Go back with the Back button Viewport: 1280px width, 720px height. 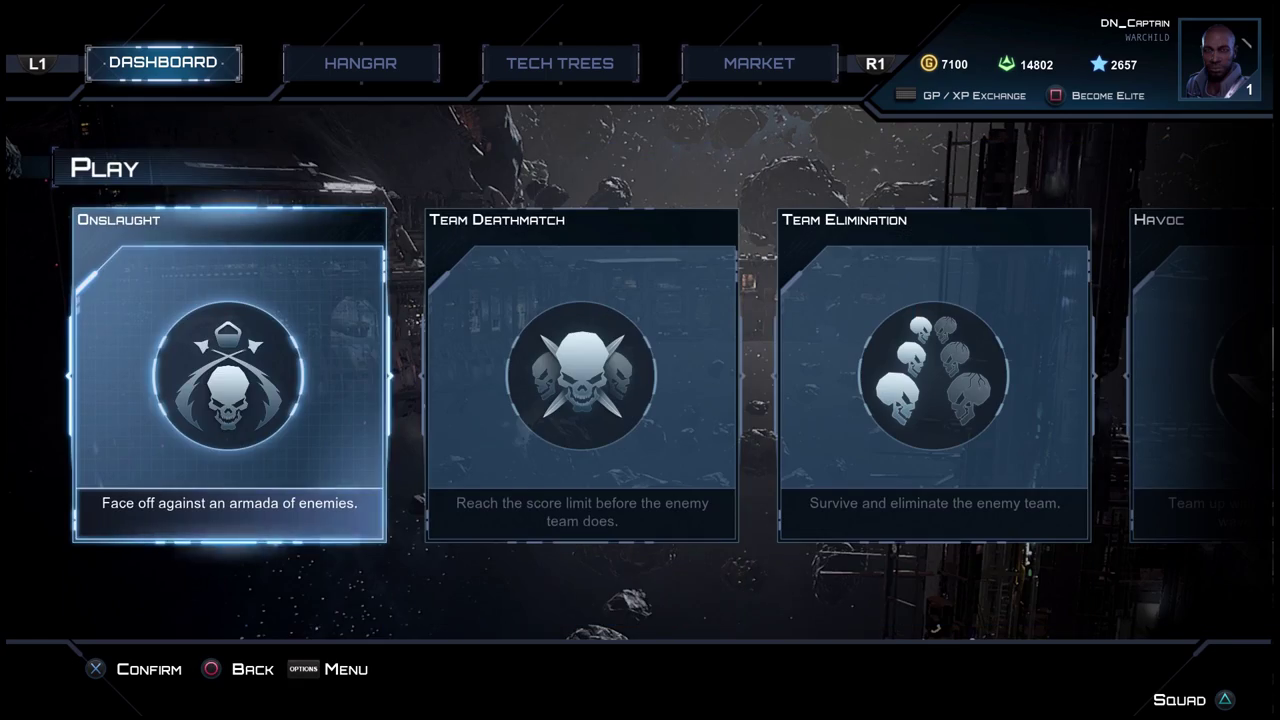239,669
